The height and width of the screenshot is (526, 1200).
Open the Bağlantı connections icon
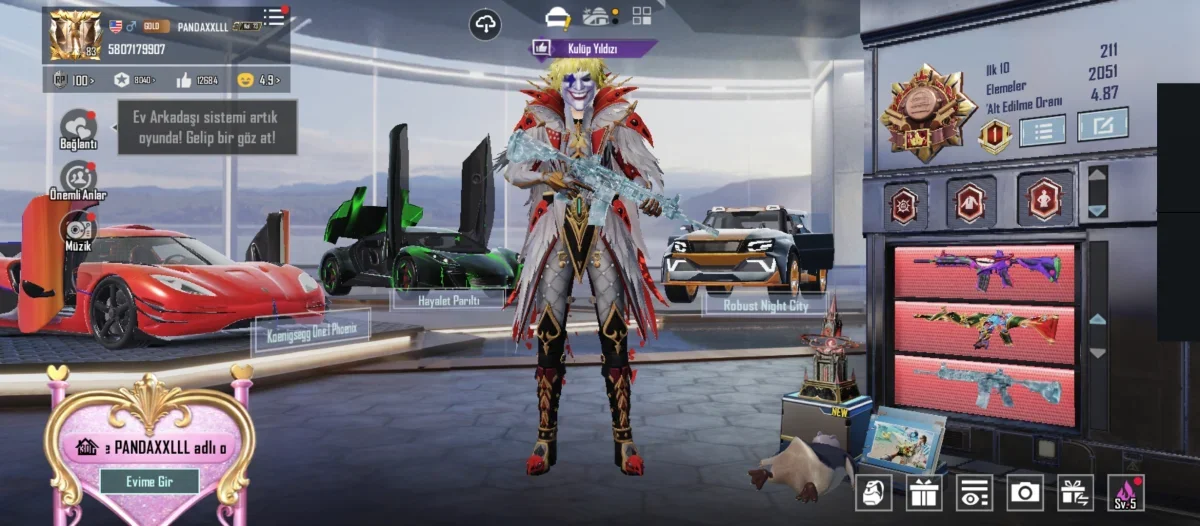[78, 128]
